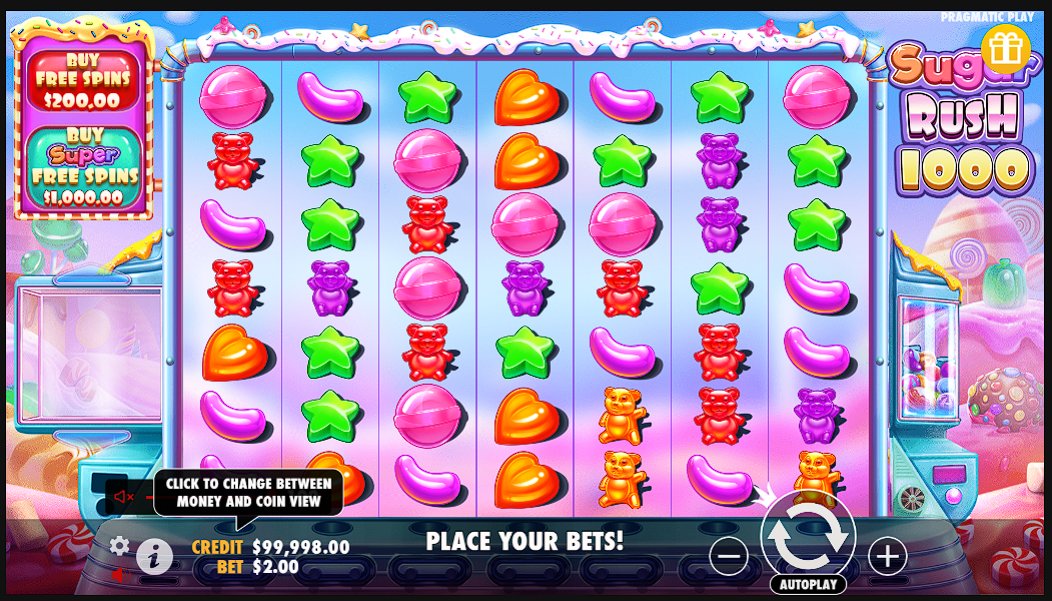
Task: Buy Free Spins for $200.00
Action: (80, 81)
